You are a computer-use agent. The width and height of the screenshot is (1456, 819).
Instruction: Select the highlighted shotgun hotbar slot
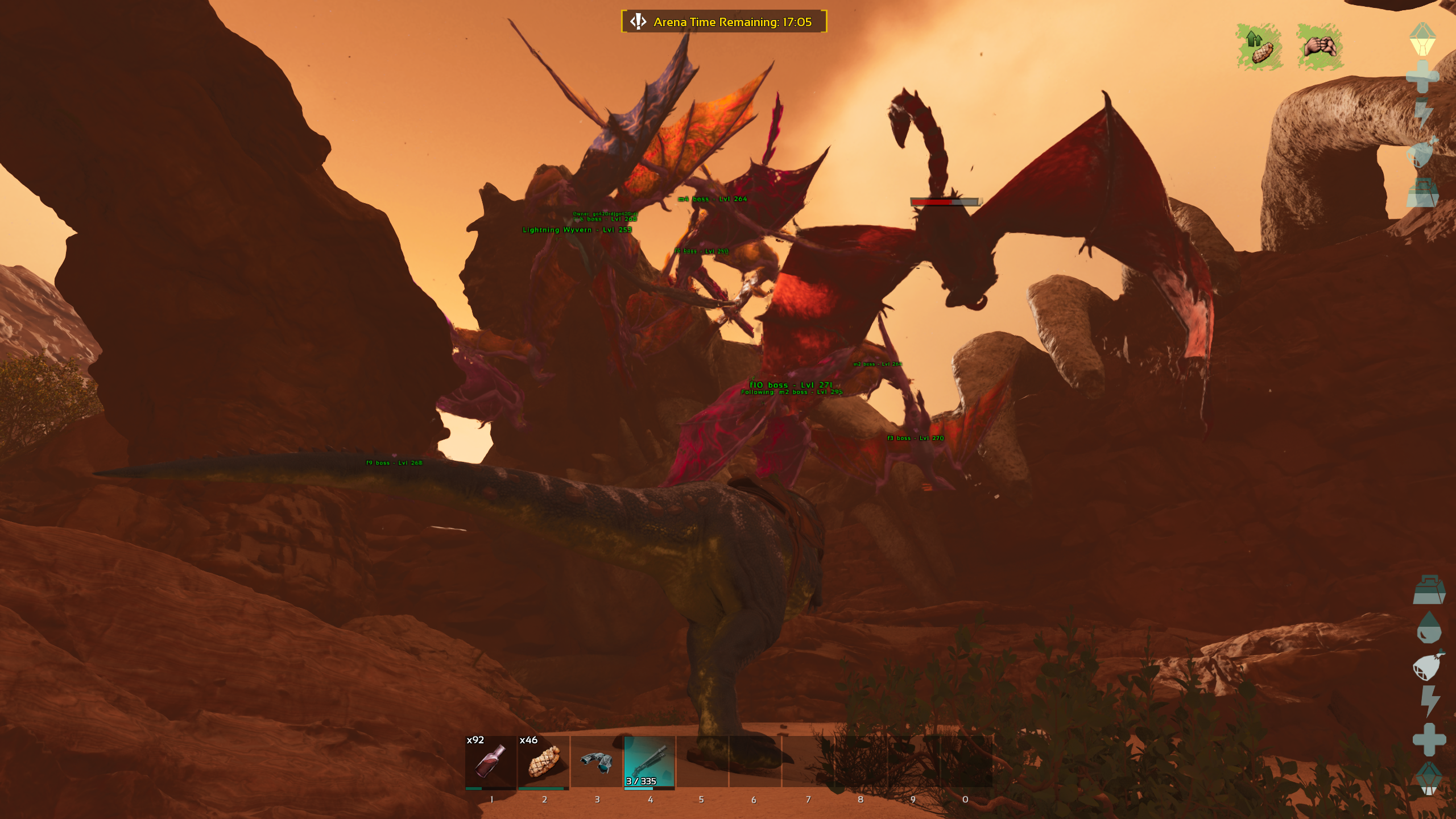click(x=649, y=761)
